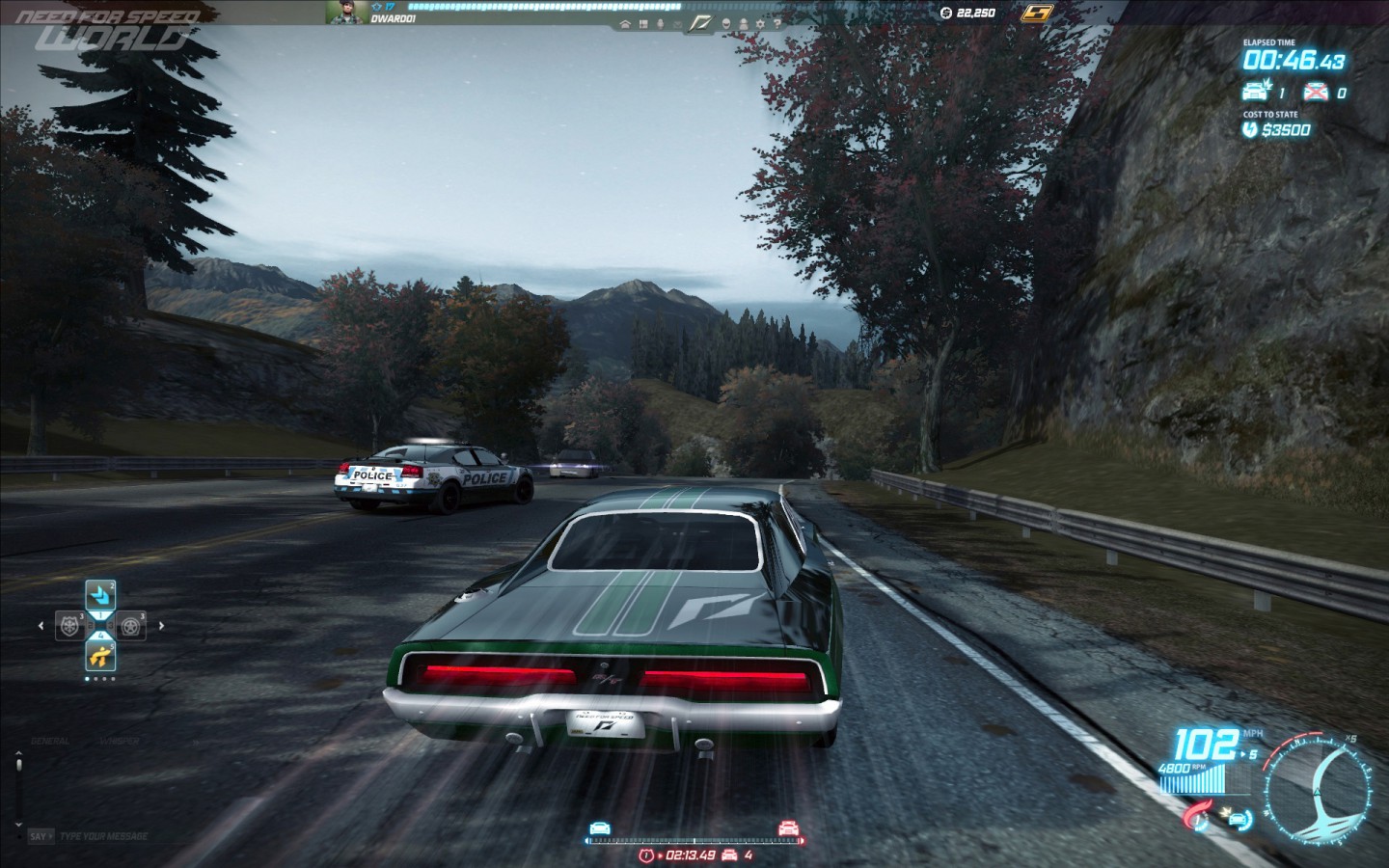
Task: Switch to the WHISPER chat tab
Action: click(x=120, y=741)
